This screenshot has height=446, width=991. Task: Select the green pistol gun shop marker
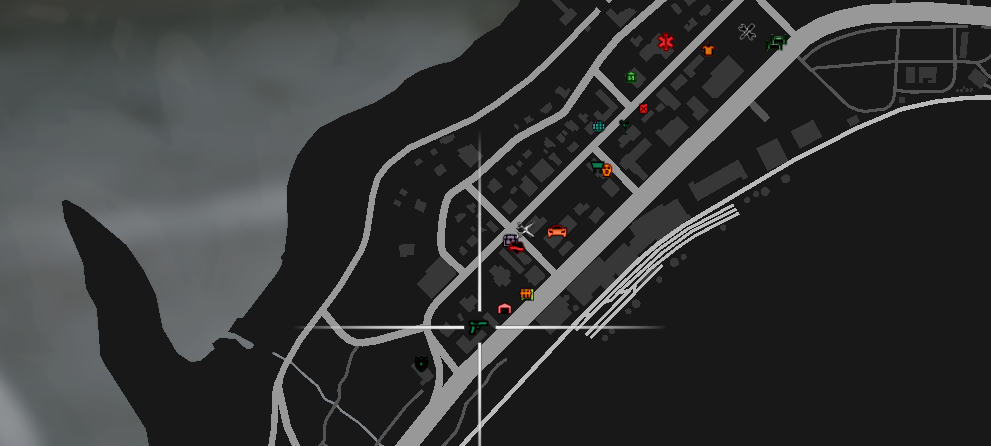(478, 326)
